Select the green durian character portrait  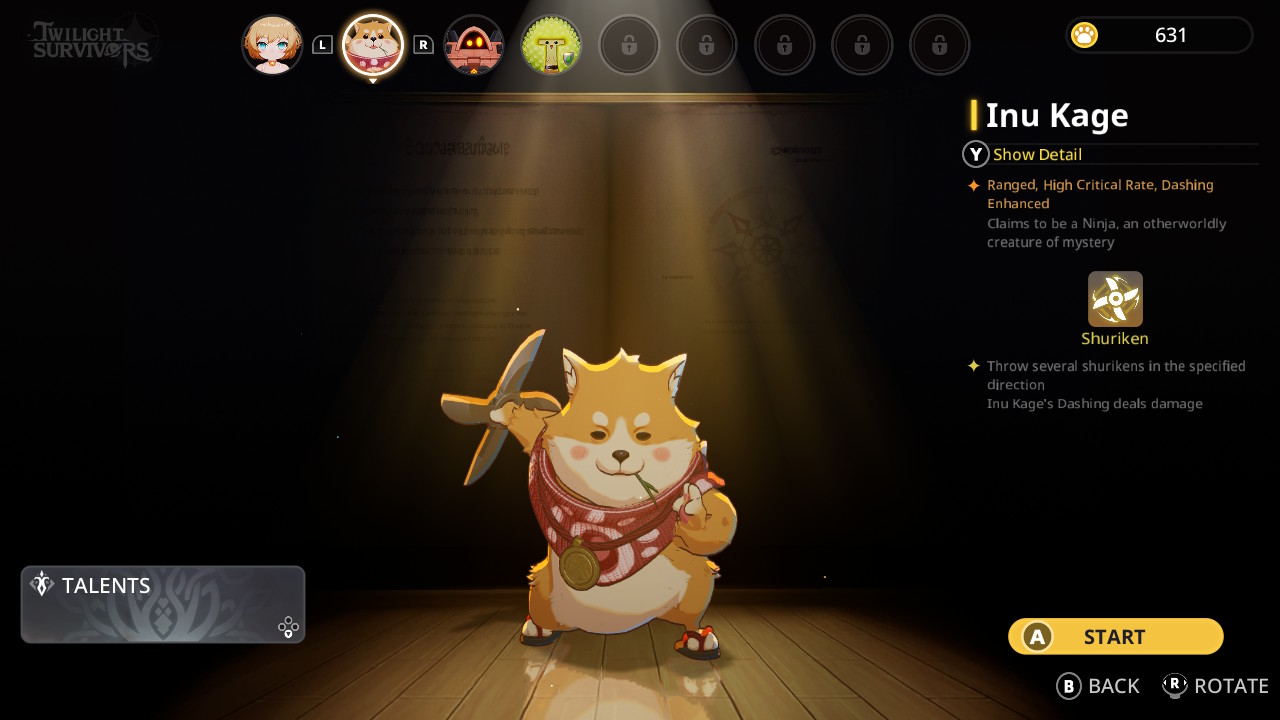[551, 44]
